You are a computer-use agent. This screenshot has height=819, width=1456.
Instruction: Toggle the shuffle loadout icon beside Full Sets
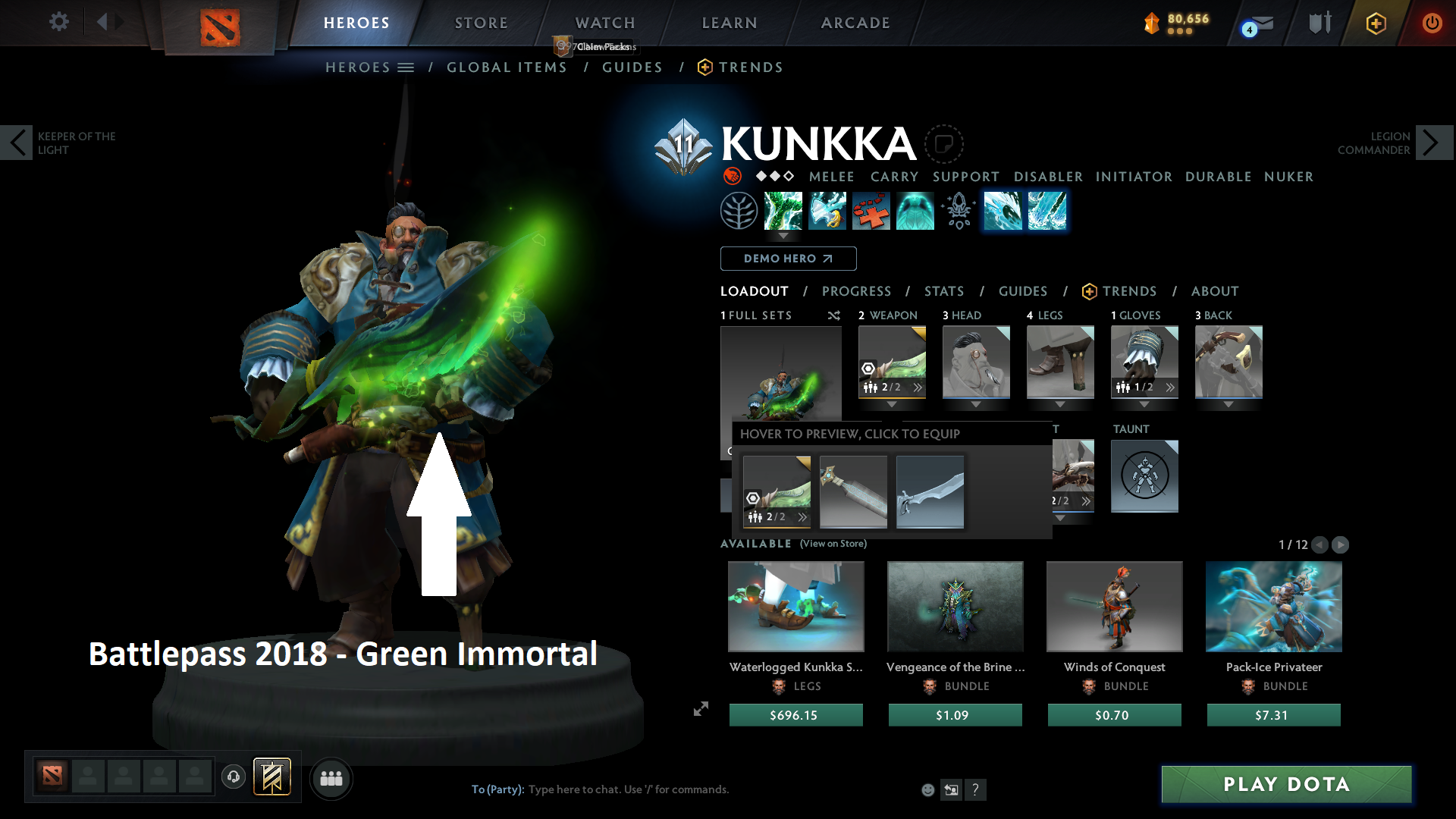[833, 315]
